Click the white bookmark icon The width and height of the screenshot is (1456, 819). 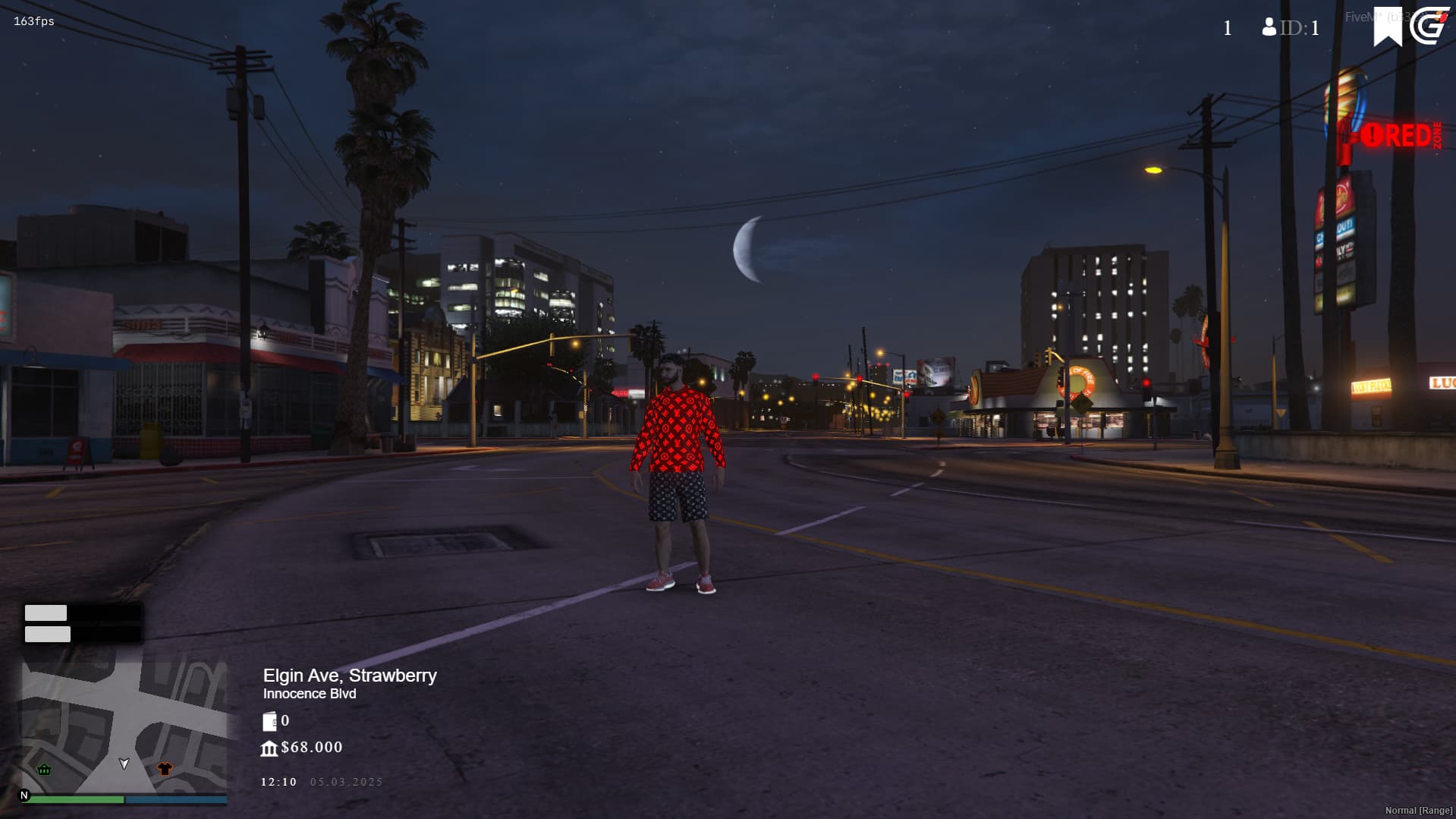(1387, 27)
